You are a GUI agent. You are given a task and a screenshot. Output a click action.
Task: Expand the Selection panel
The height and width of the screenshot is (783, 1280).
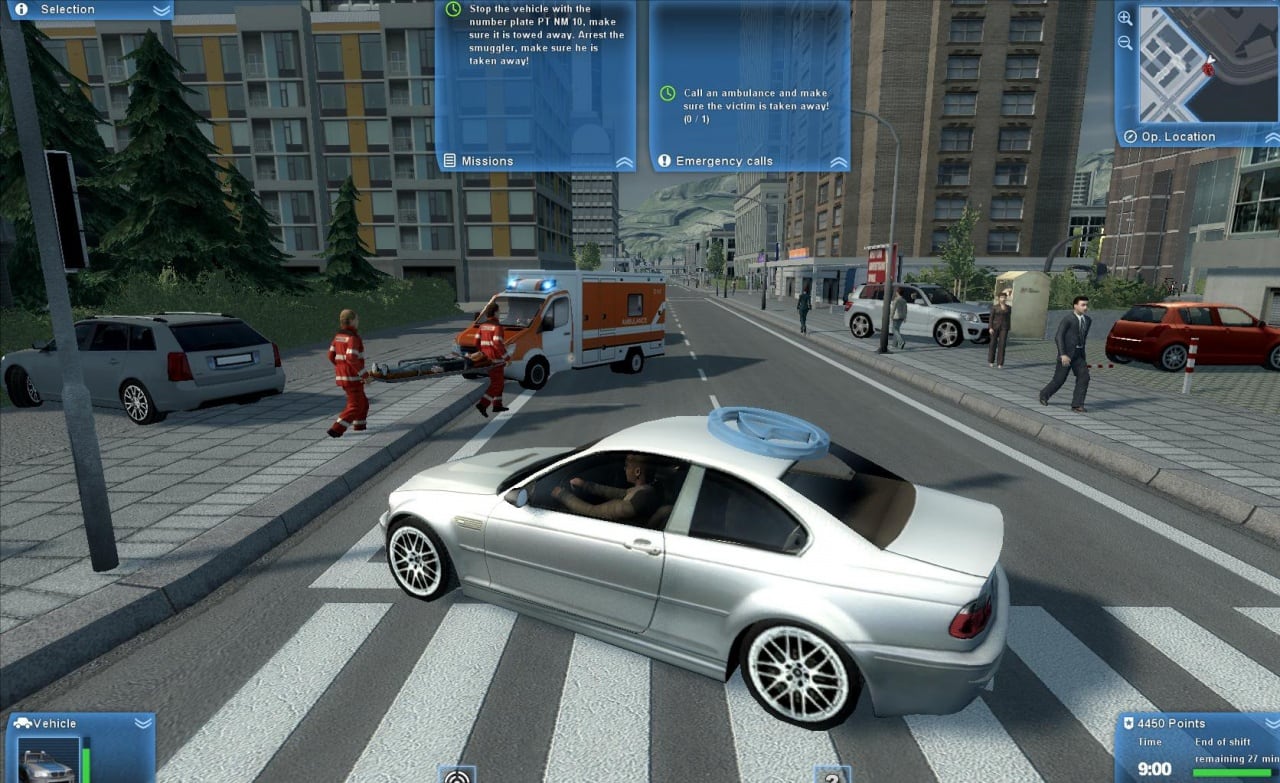coord(161,10)
